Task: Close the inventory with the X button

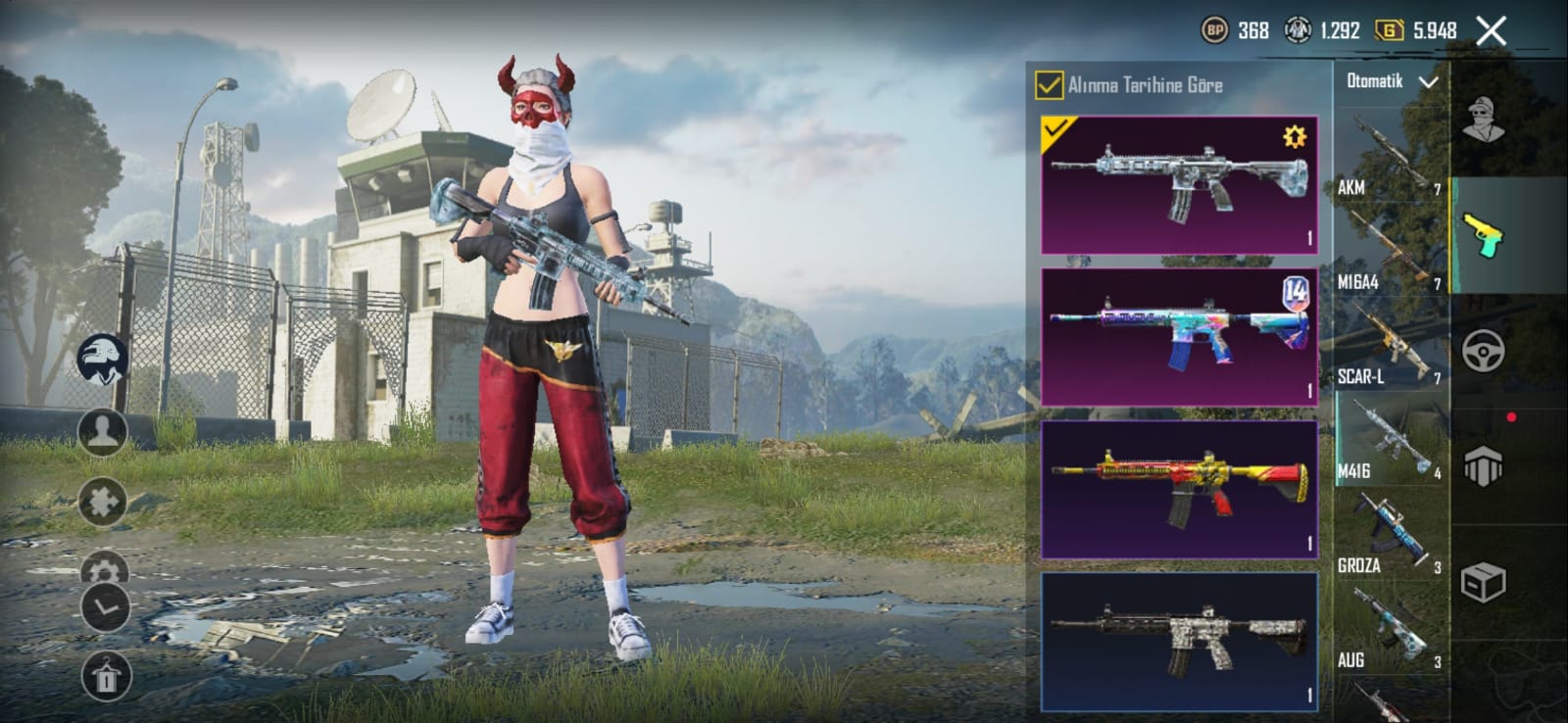Action: click(x=1492, y=31)
